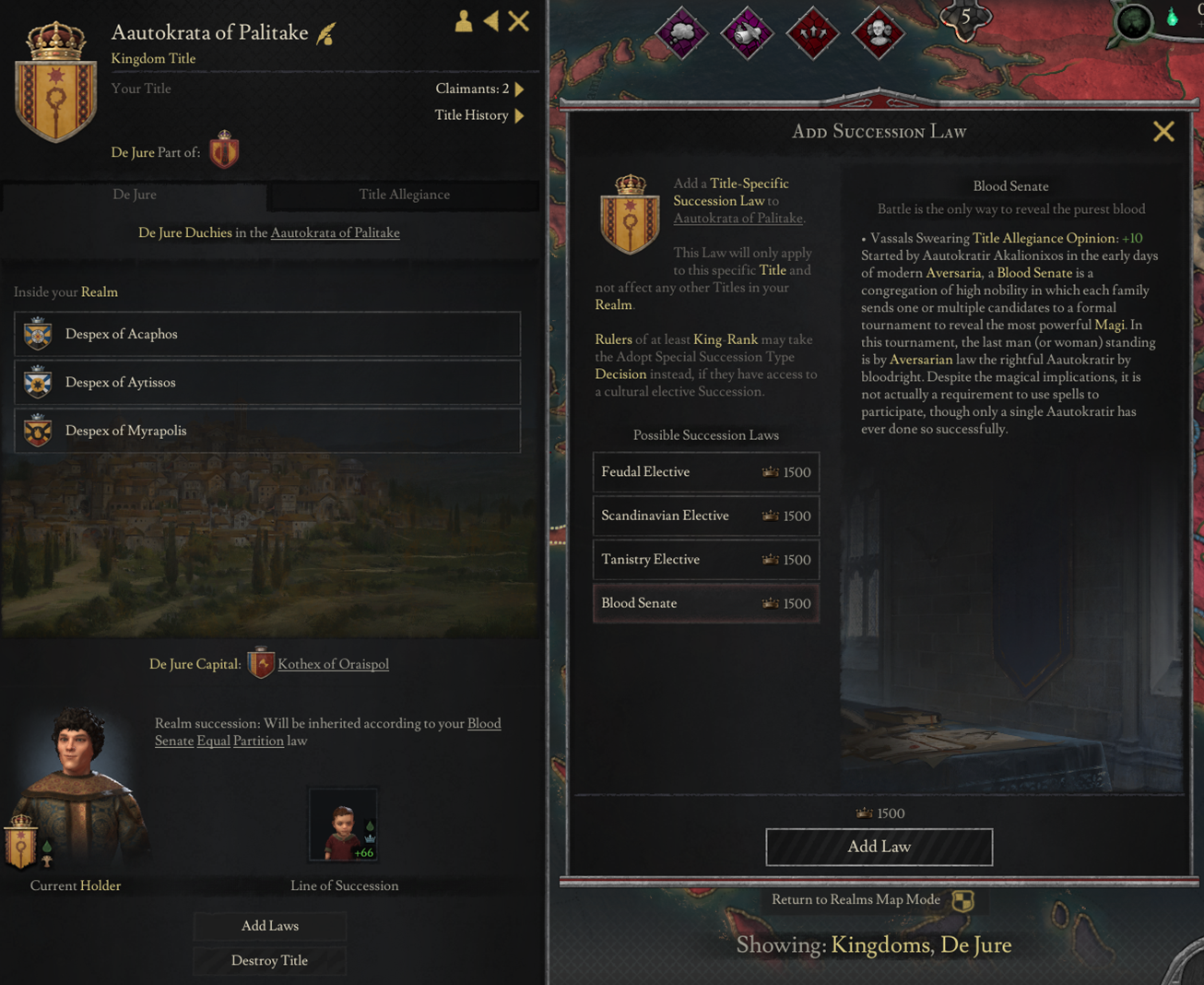
Task: Click the Line of Succession child portrait
Action: tap(343, 824)
